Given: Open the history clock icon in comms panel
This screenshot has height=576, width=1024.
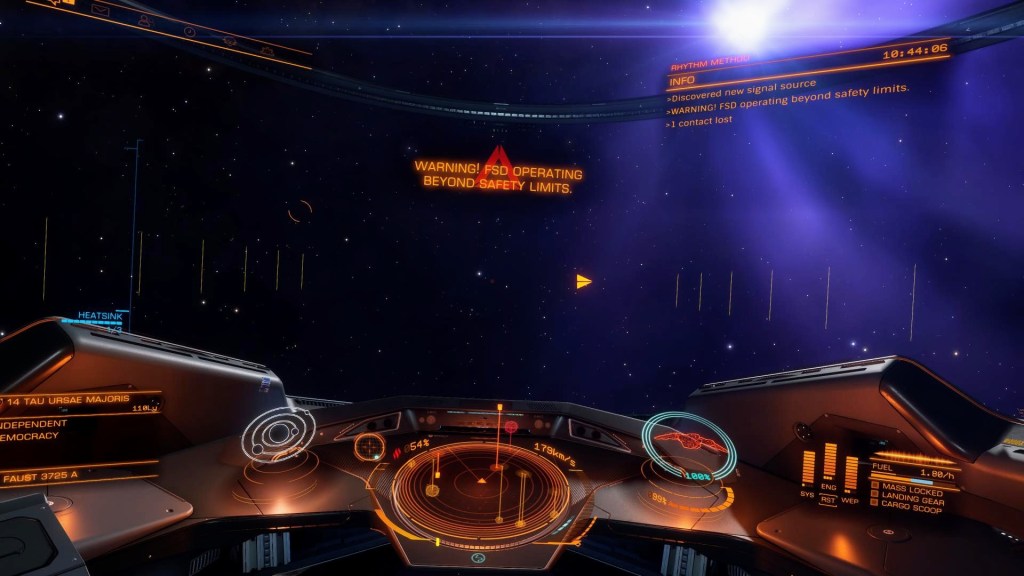Looking at the screenshot, I should 190,31.
